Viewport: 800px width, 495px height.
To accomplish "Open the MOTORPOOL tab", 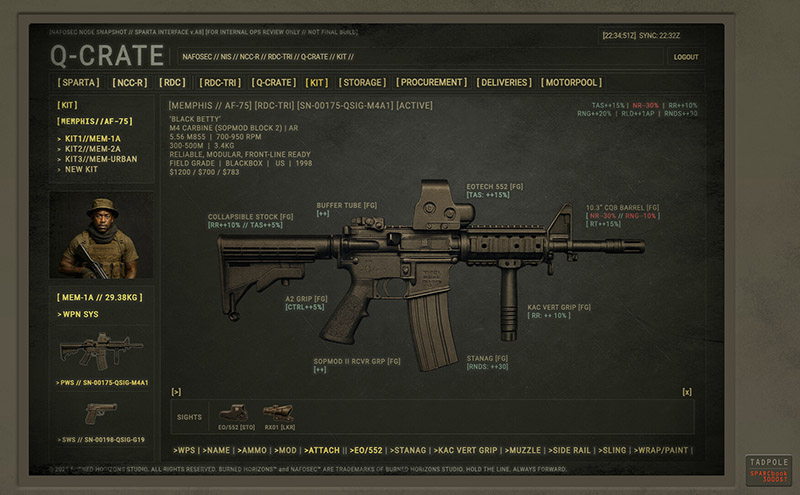I will 572,82.
